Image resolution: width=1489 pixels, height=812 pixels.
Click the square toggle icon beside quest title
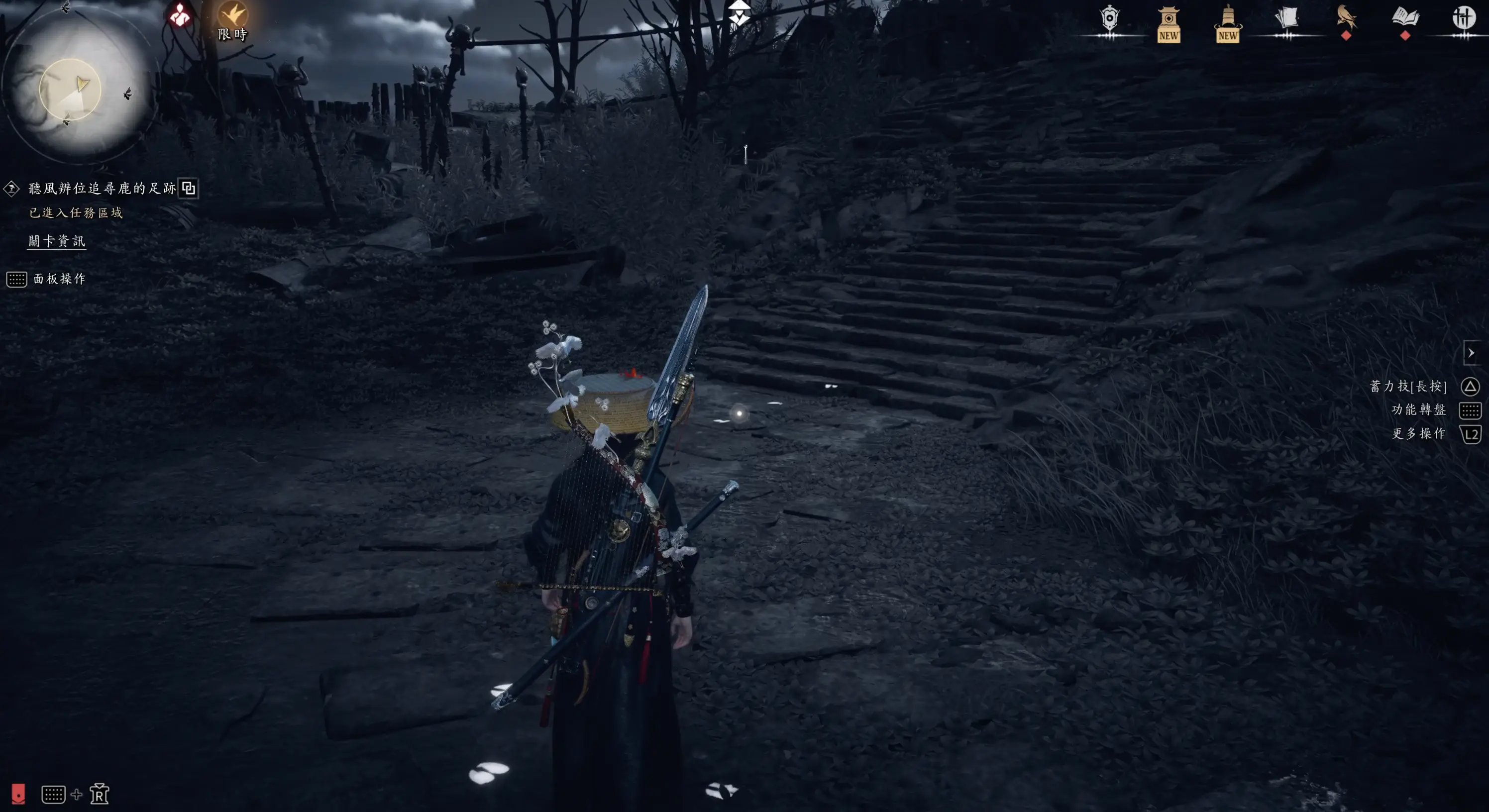(x=189, y=189)
